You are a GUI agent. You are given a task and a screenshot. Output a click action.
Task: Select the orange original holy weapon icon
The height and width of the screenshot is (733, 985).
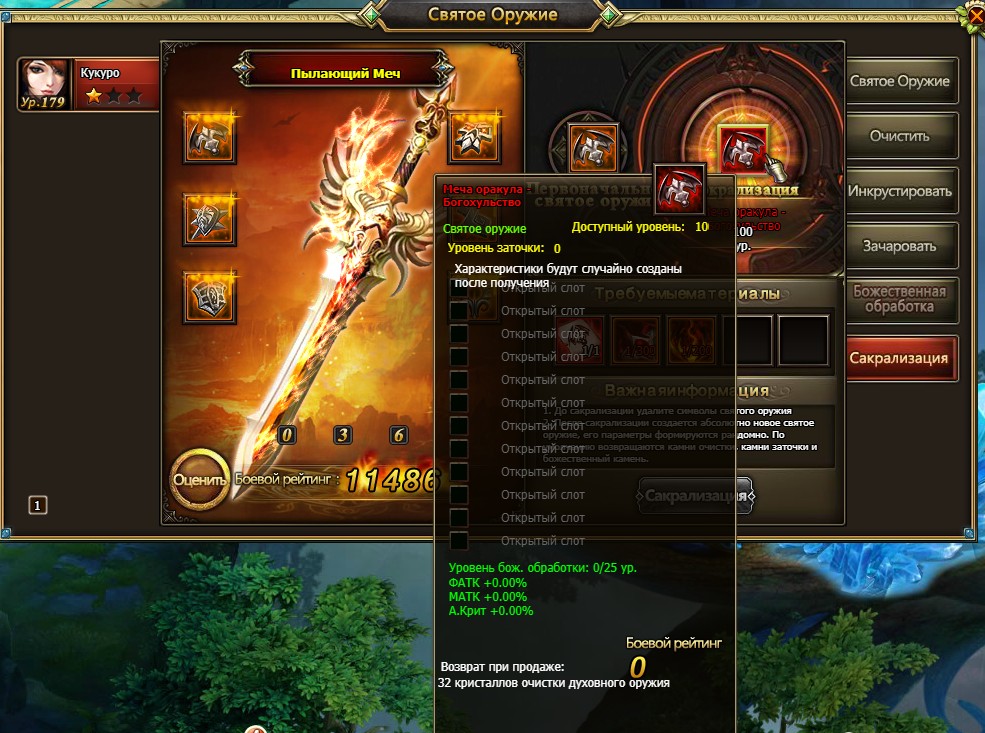click(x=594, y=148)
